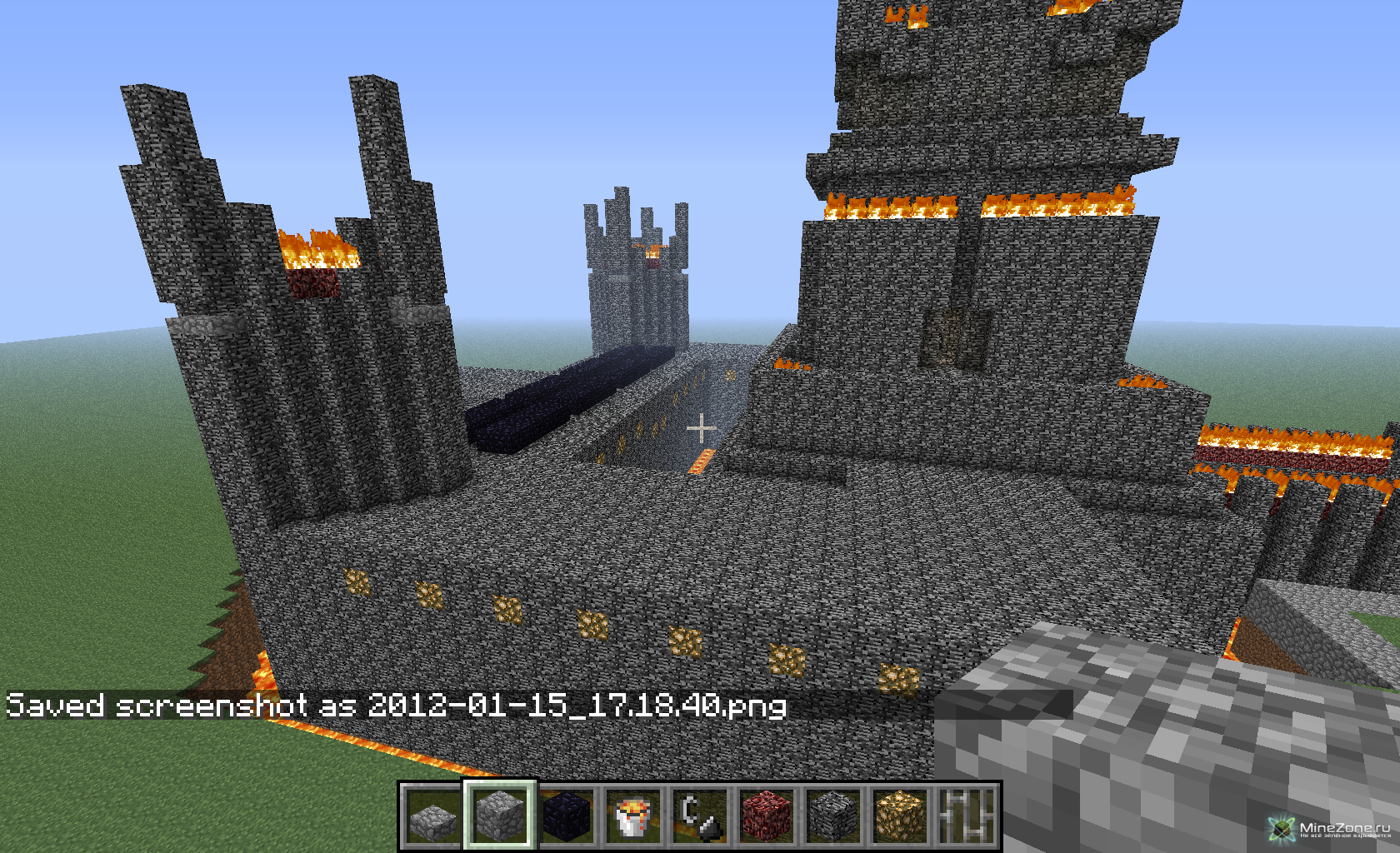Pick the glowstone block slot
Screen dimensions: 1400x853
click(x=900, y=816)
